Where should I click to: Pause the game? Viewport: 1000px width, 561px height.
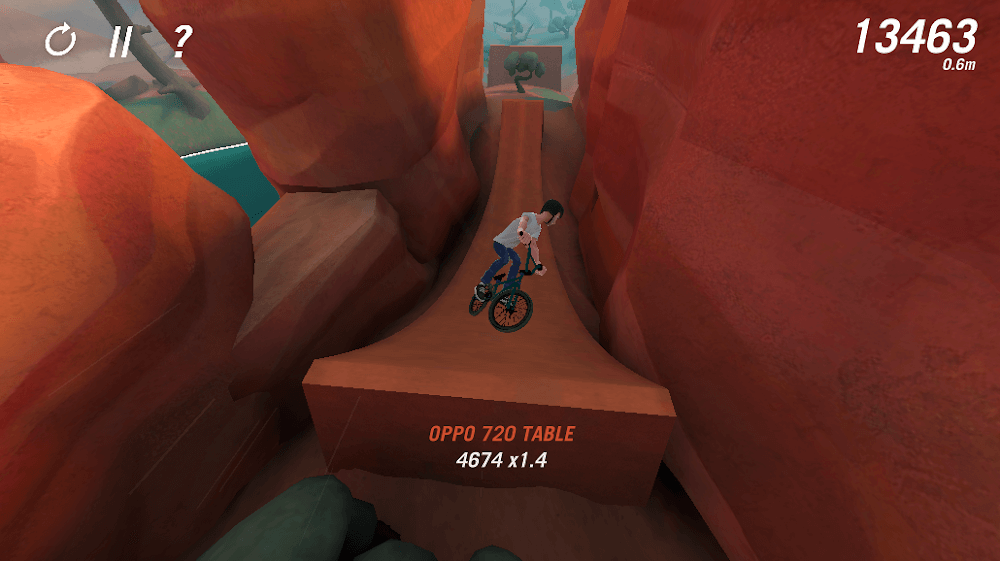[121, 41]
